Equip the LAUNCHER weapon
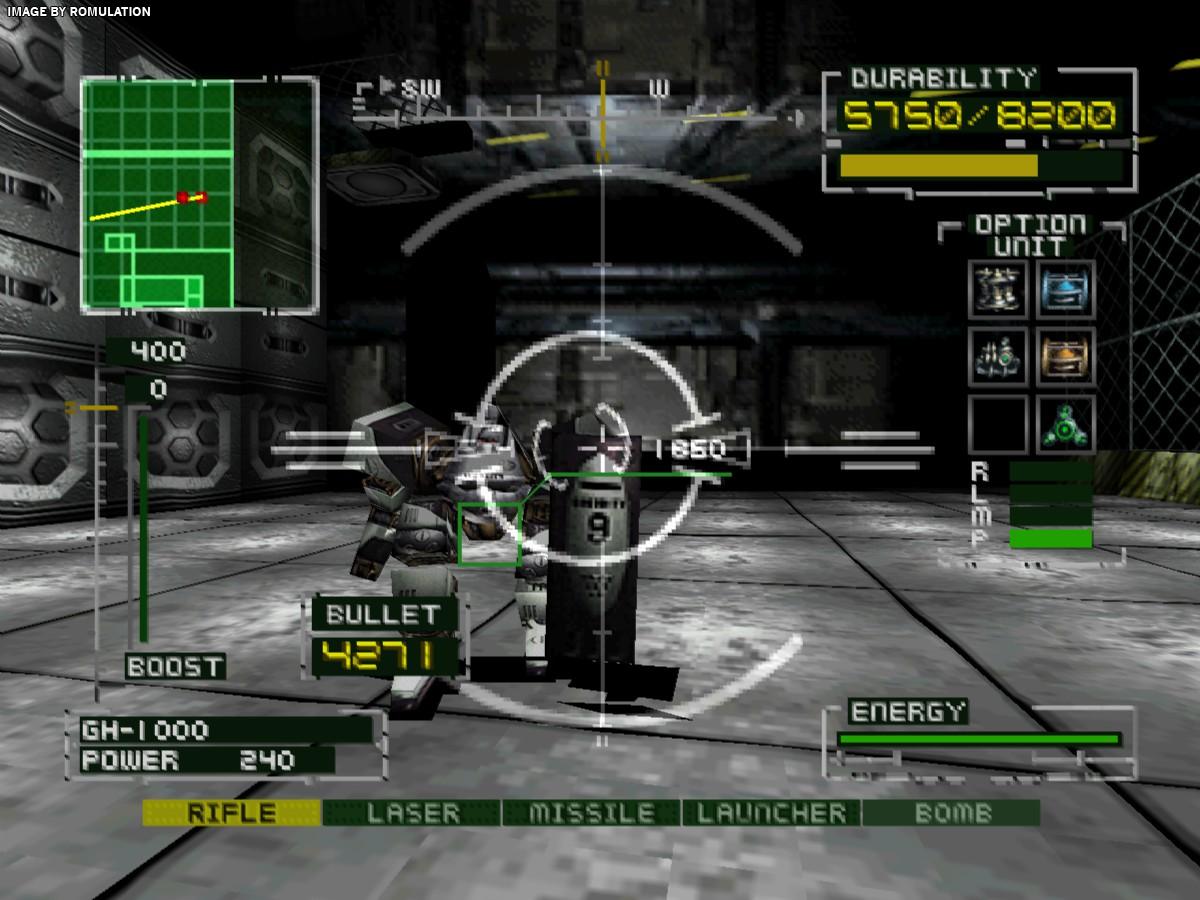The height and width of the screenshot is (900, 1200). pyautogui.click(x=771, y=813)
